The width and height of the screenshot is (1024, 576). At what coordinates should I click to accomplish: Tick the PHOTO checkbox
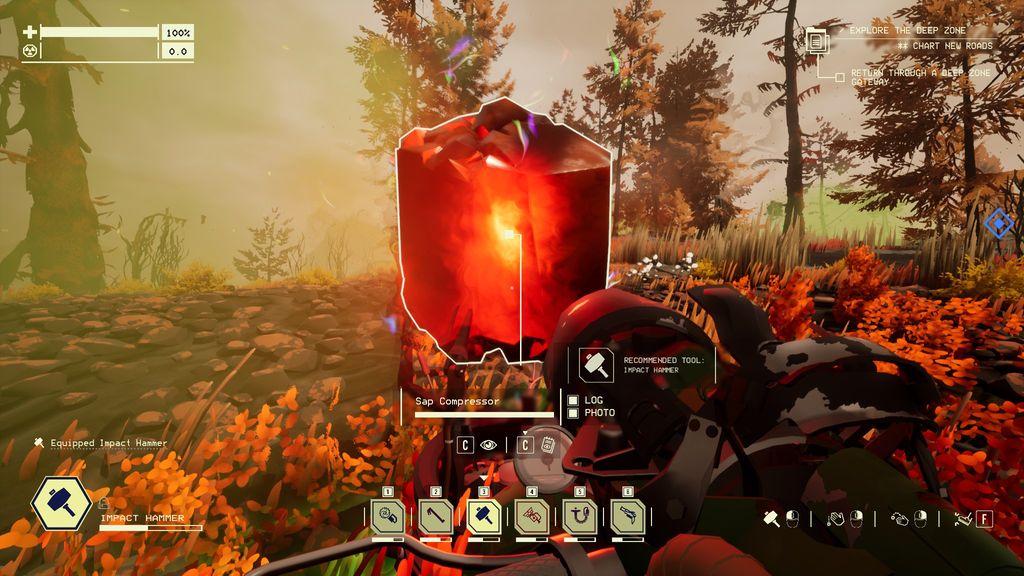[x=573, y=413]
